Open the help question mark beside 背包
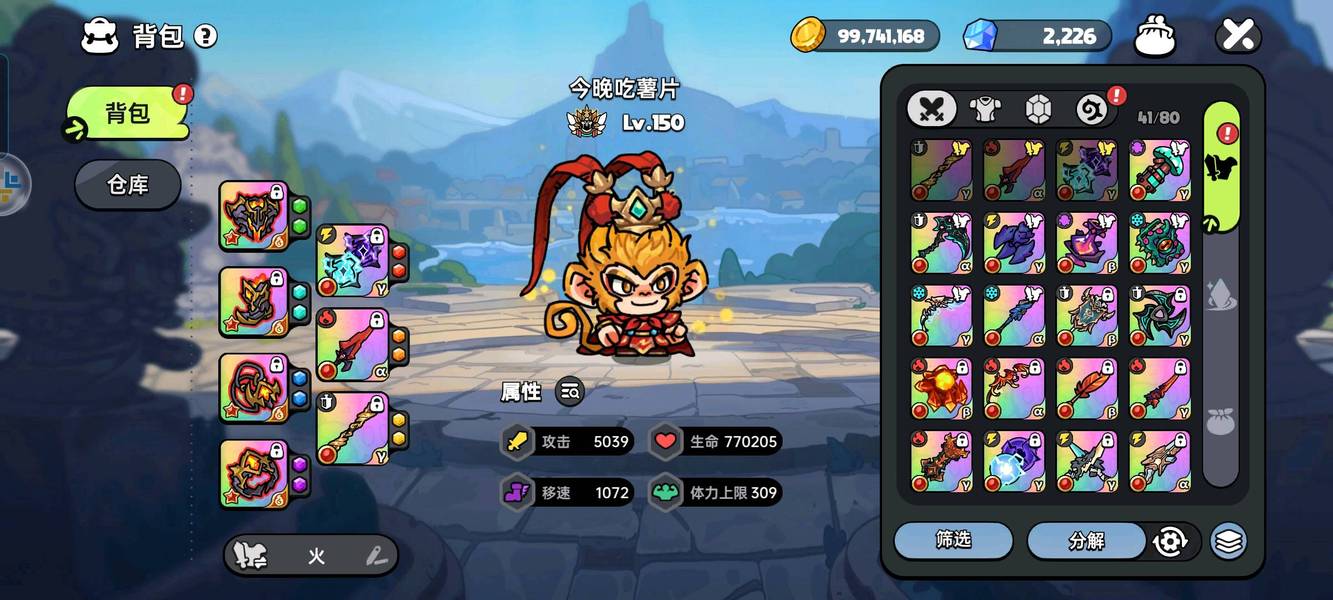 tap(205, 37)
